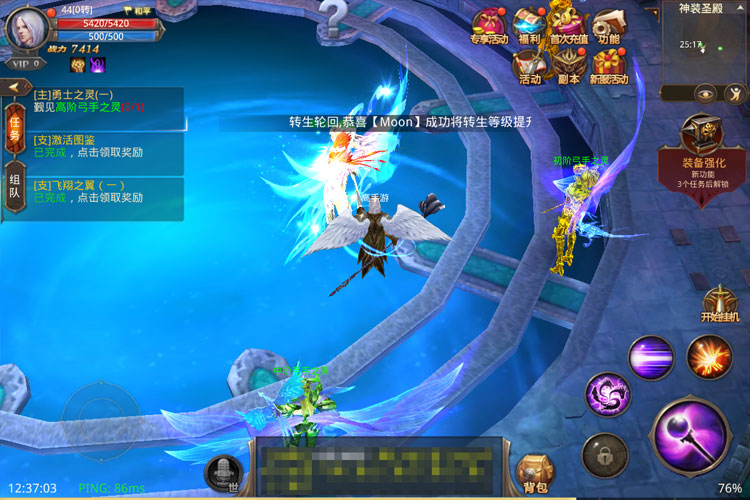
Task: Toggle the eye visibility button under minimap
Action: 706,93
